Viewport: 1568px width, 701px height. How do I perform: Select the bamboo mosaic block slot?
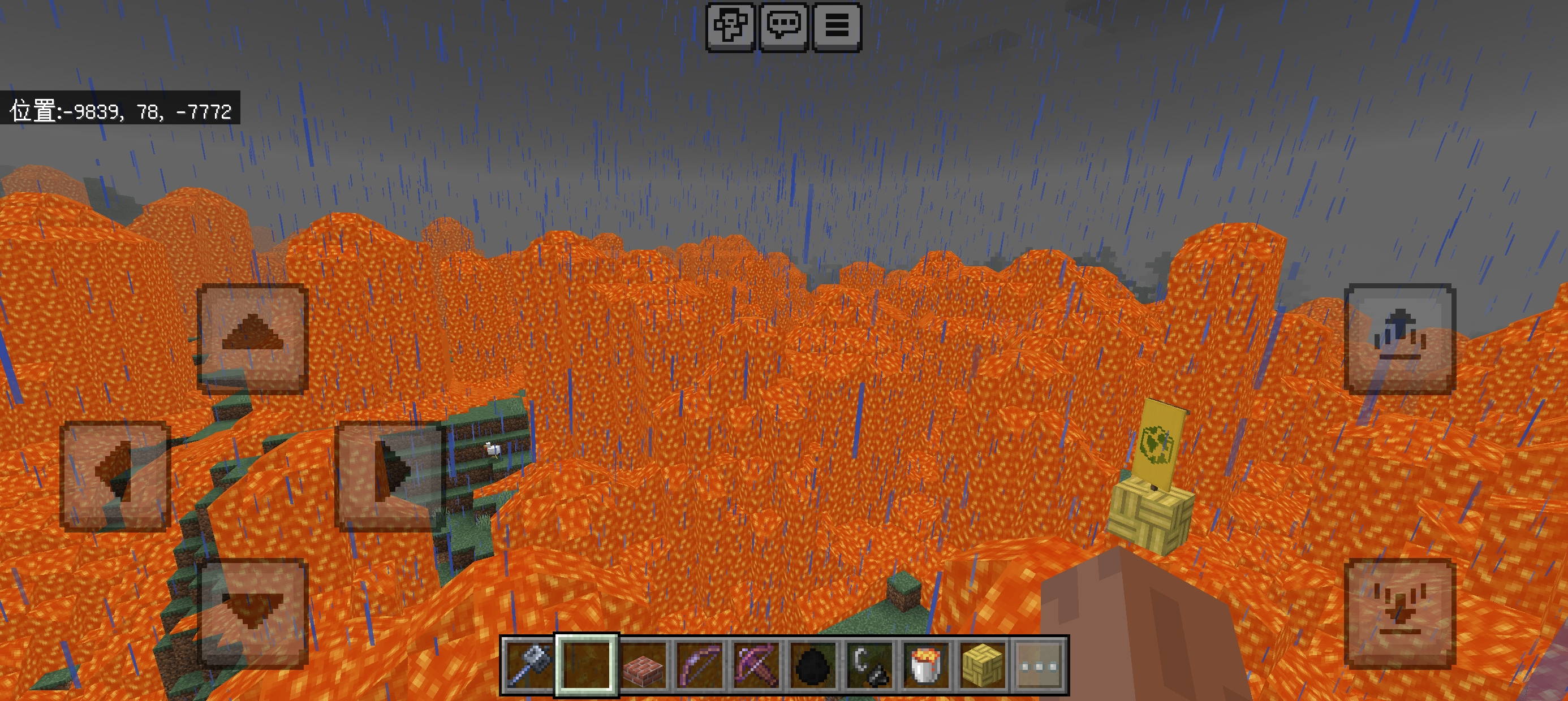click(983, 665)
